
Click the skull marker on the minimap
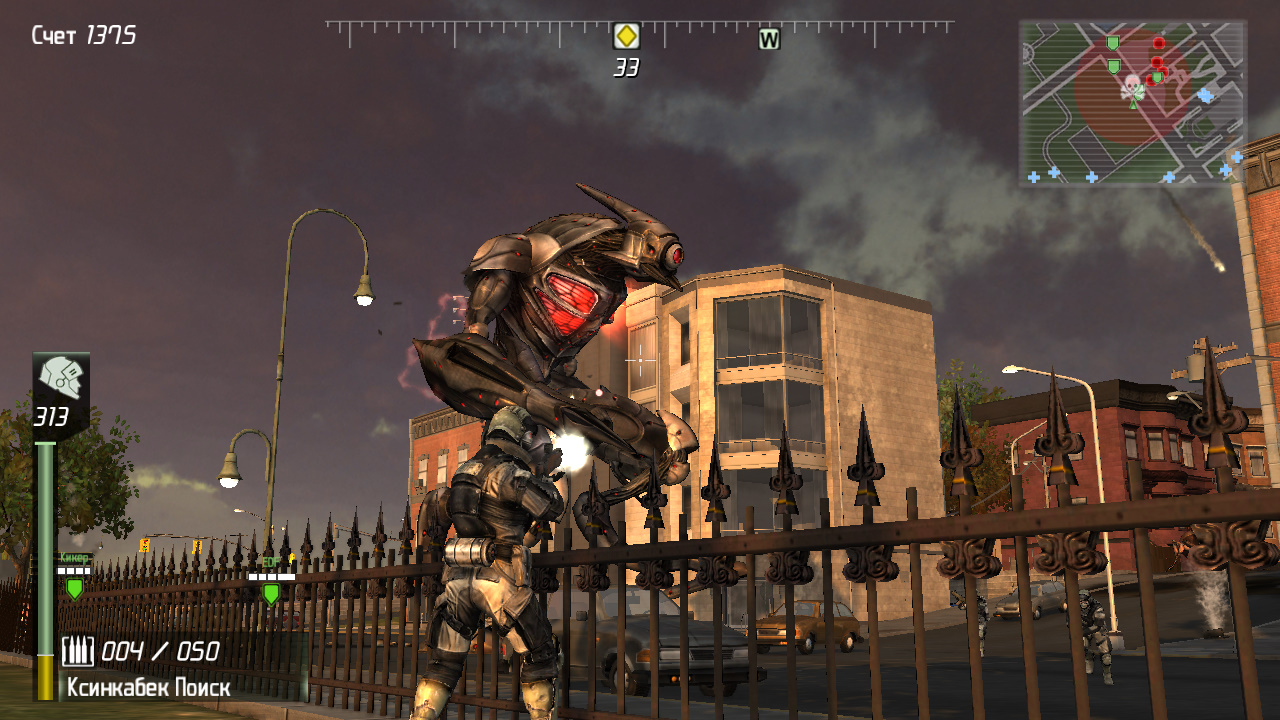[1132, 86]
